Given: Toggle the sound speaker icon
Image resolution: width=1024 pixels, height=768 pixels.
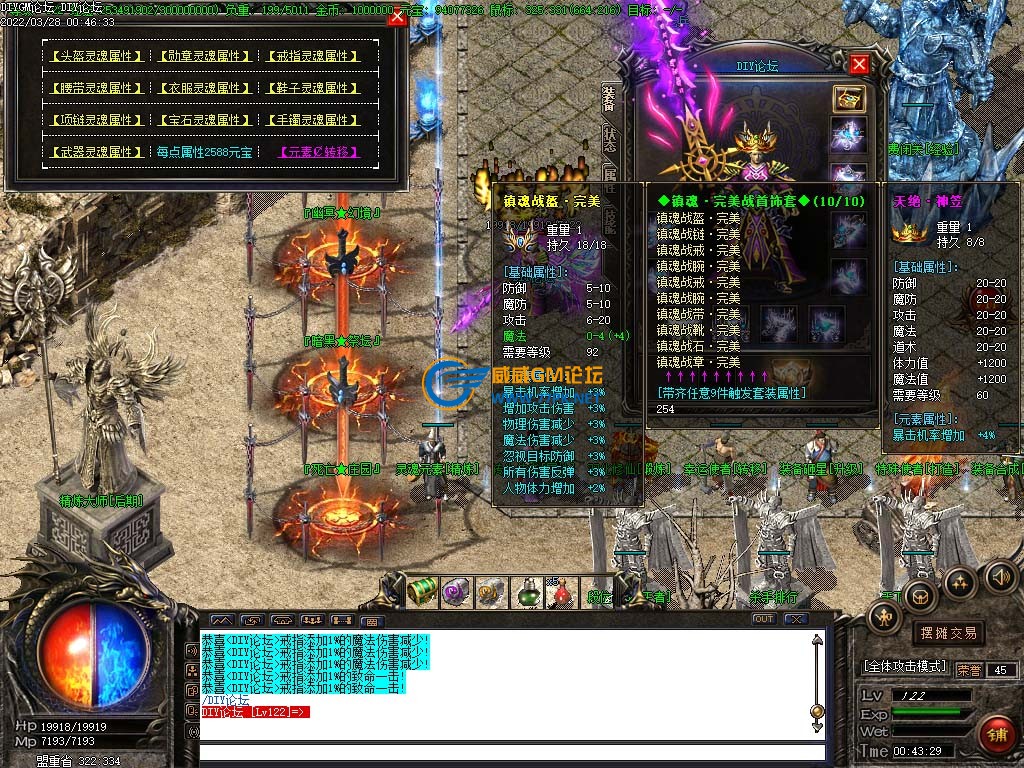Looking at the screenshot, I should point(1000,577).
